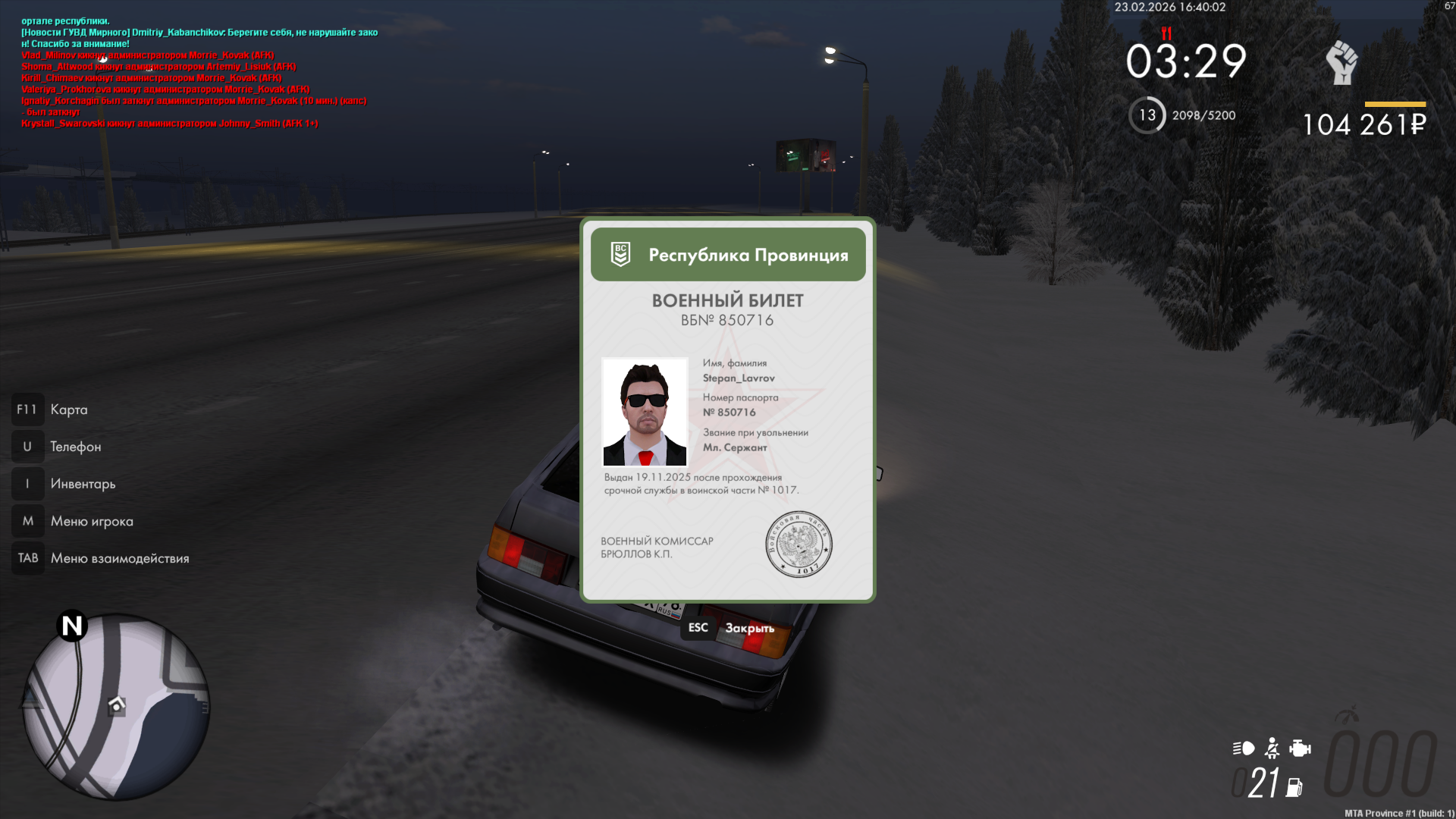
Task: Click the seatbelt indicator icon
Action: tap(1272, 748)
